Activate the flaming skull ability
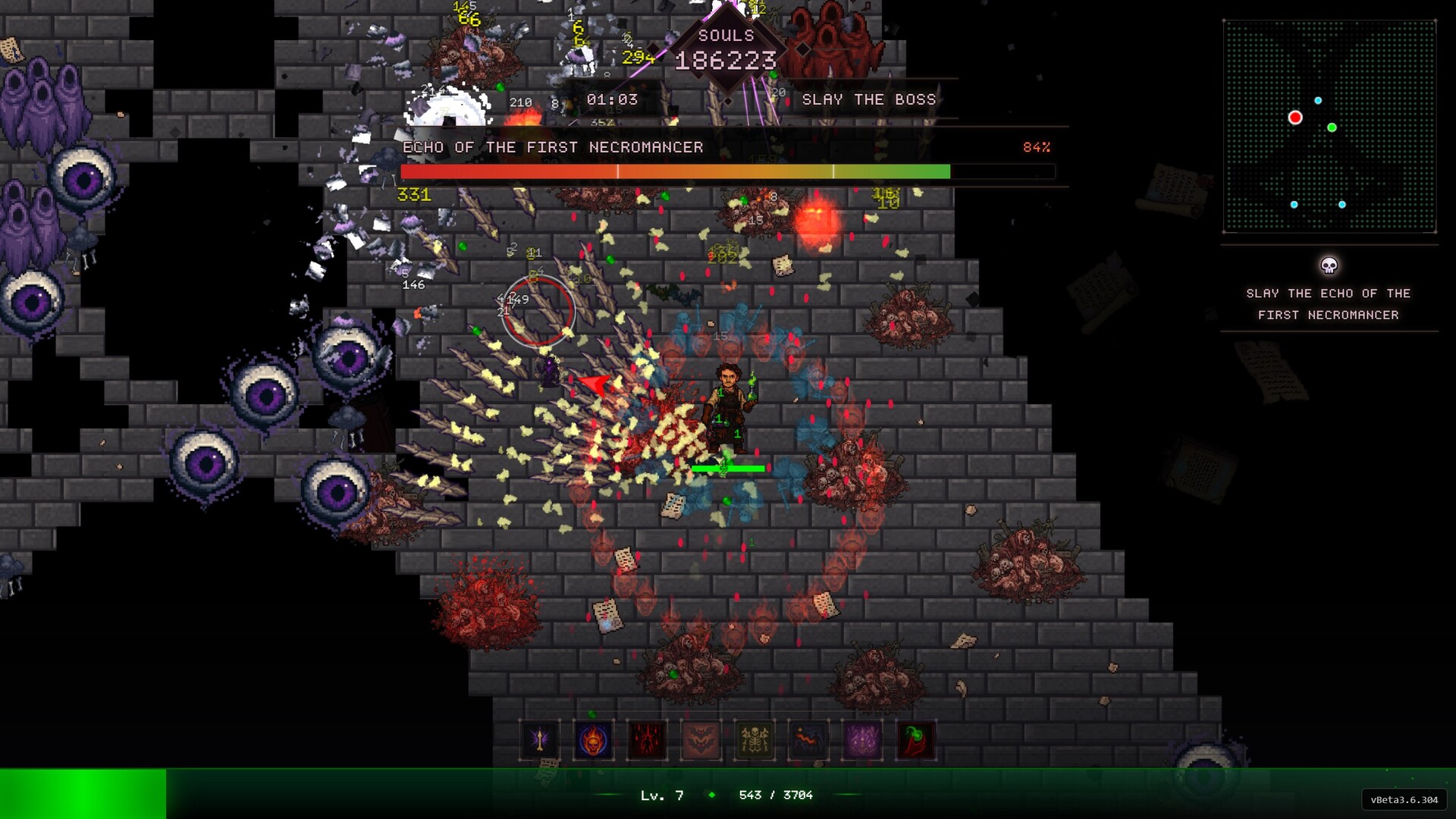 [594, 740]
